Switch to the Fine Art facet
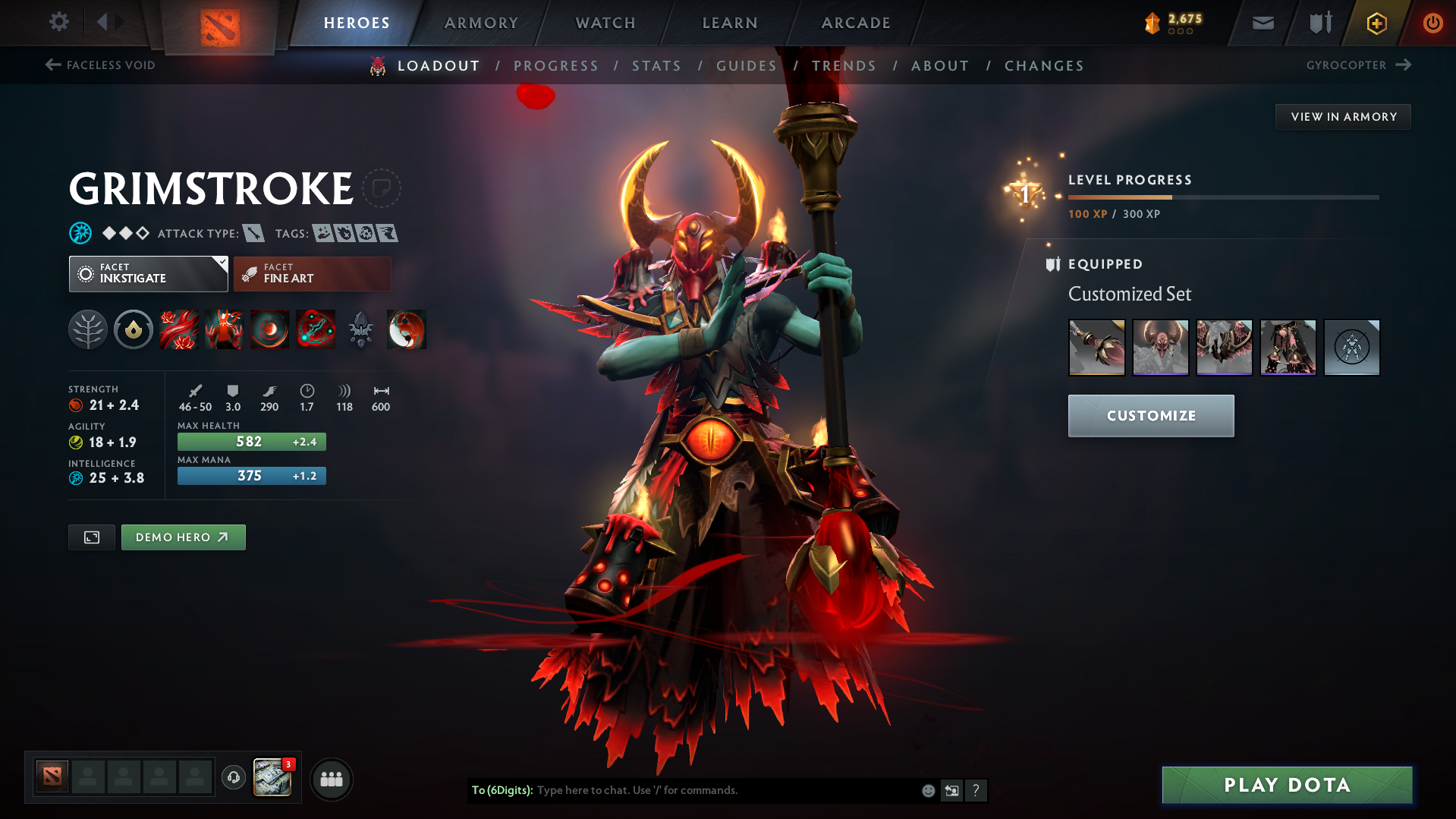Image resolution: width=1456 pixels, height=819 pixels. 312,273
